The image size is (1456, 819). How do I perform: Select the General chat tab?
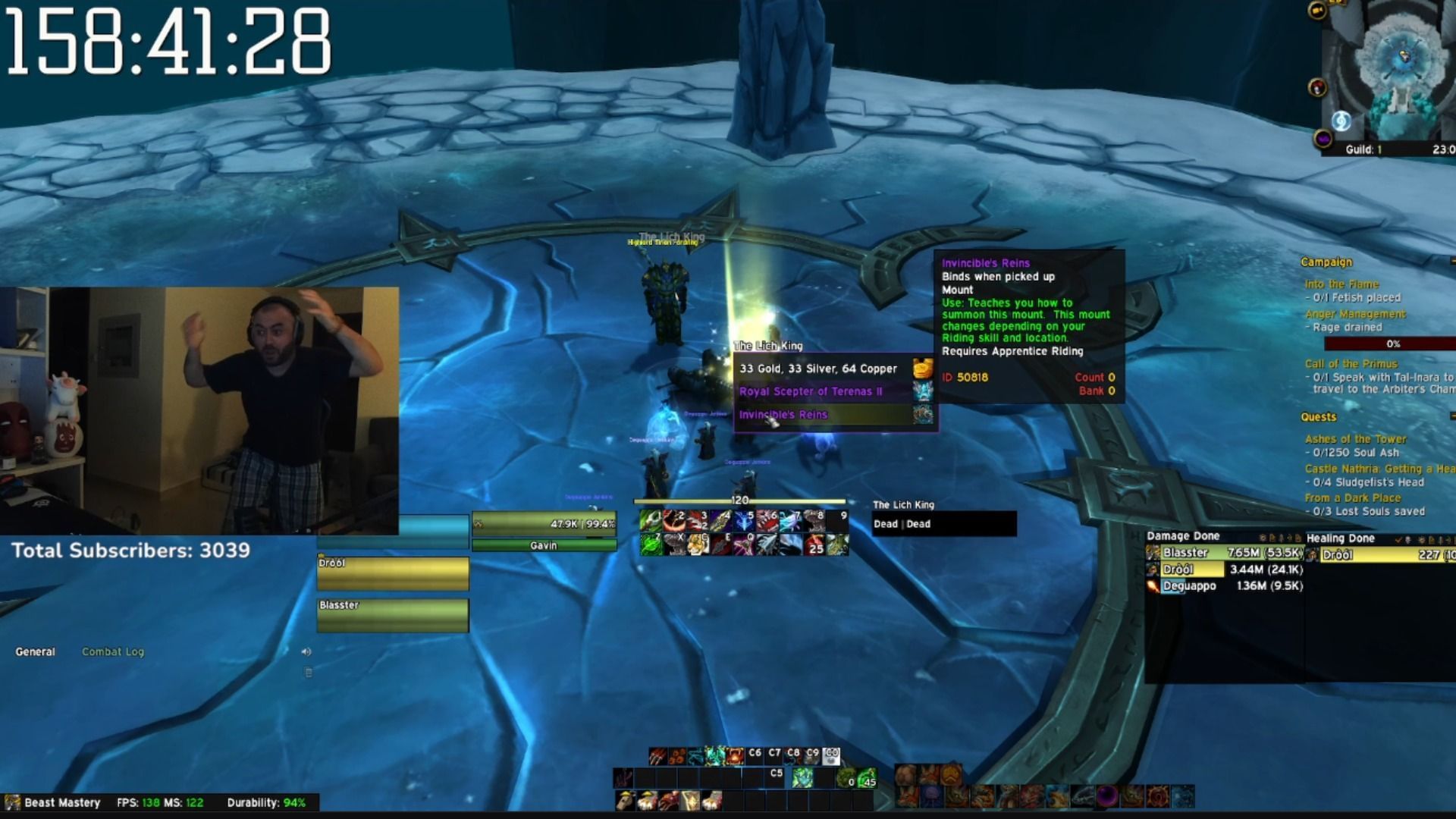point(35,651)
